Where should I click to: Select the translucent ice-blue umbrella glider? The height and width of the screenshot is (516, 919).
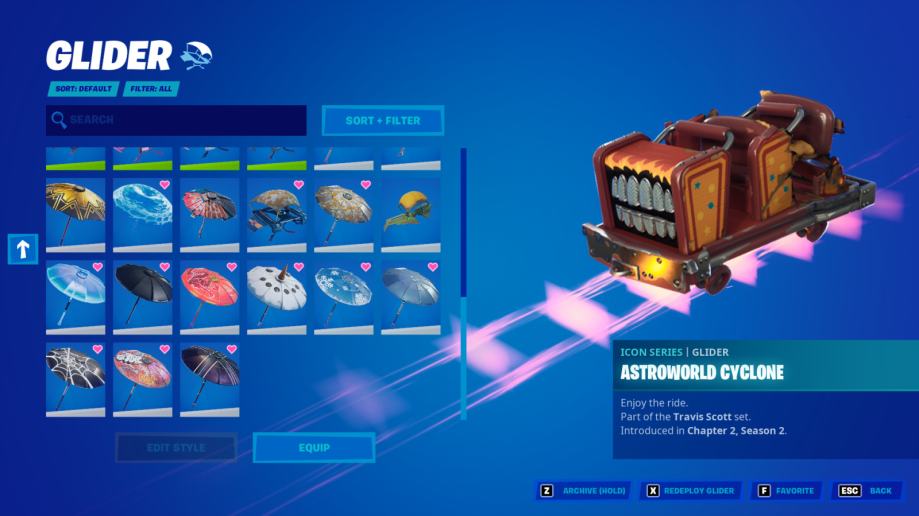pos(75,296)
